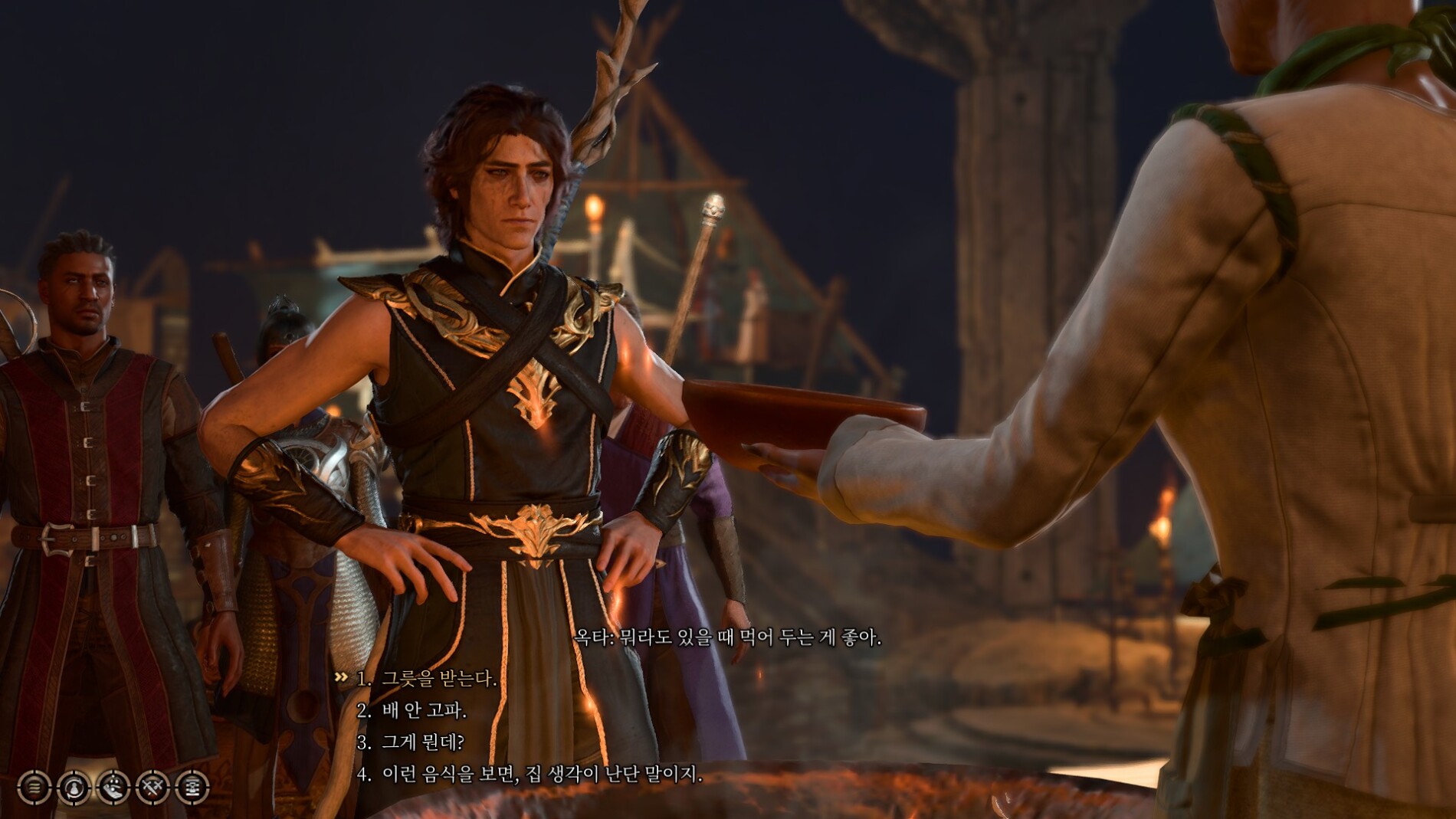
Task: Choose reply 4 about food and home
Action: coord(541,775)
